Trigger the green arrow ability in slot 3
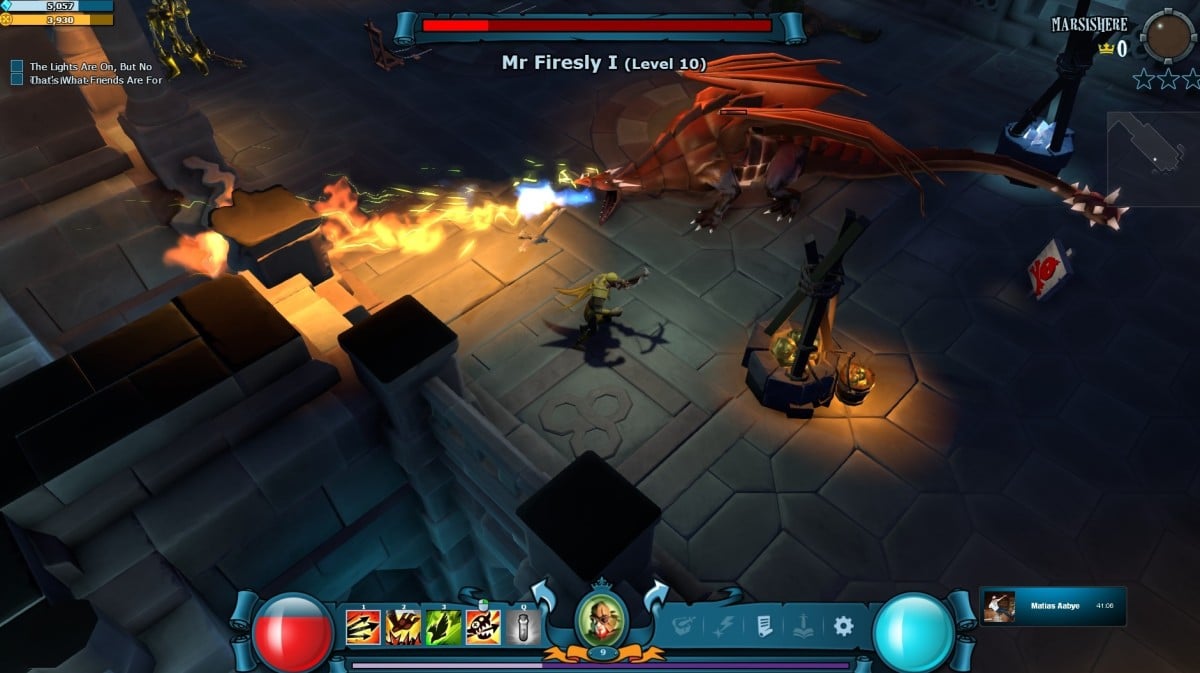 tap(443, 627)
